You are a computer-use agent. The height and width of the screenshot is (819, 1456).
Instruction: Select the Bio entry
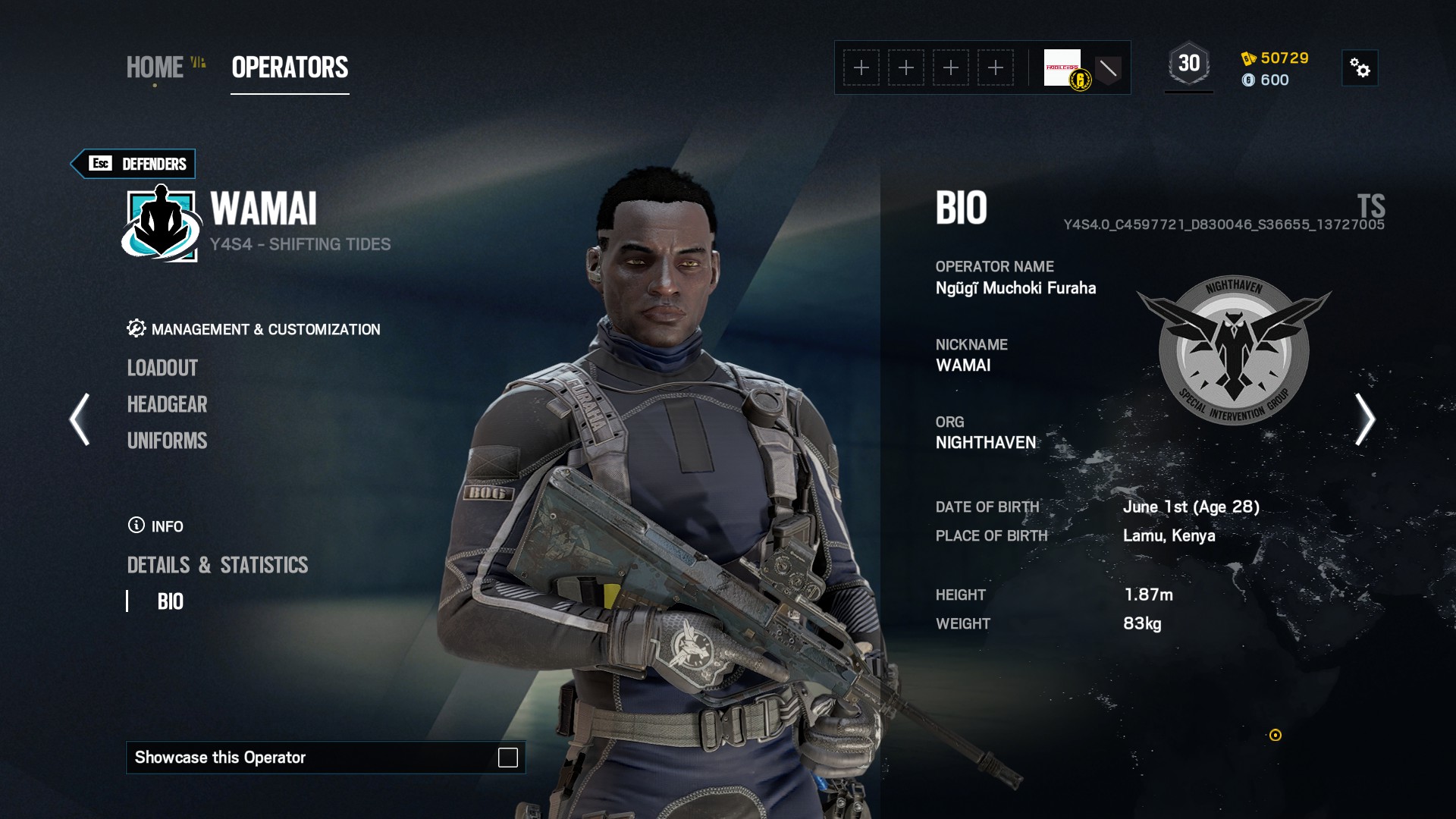pos(170,602)
